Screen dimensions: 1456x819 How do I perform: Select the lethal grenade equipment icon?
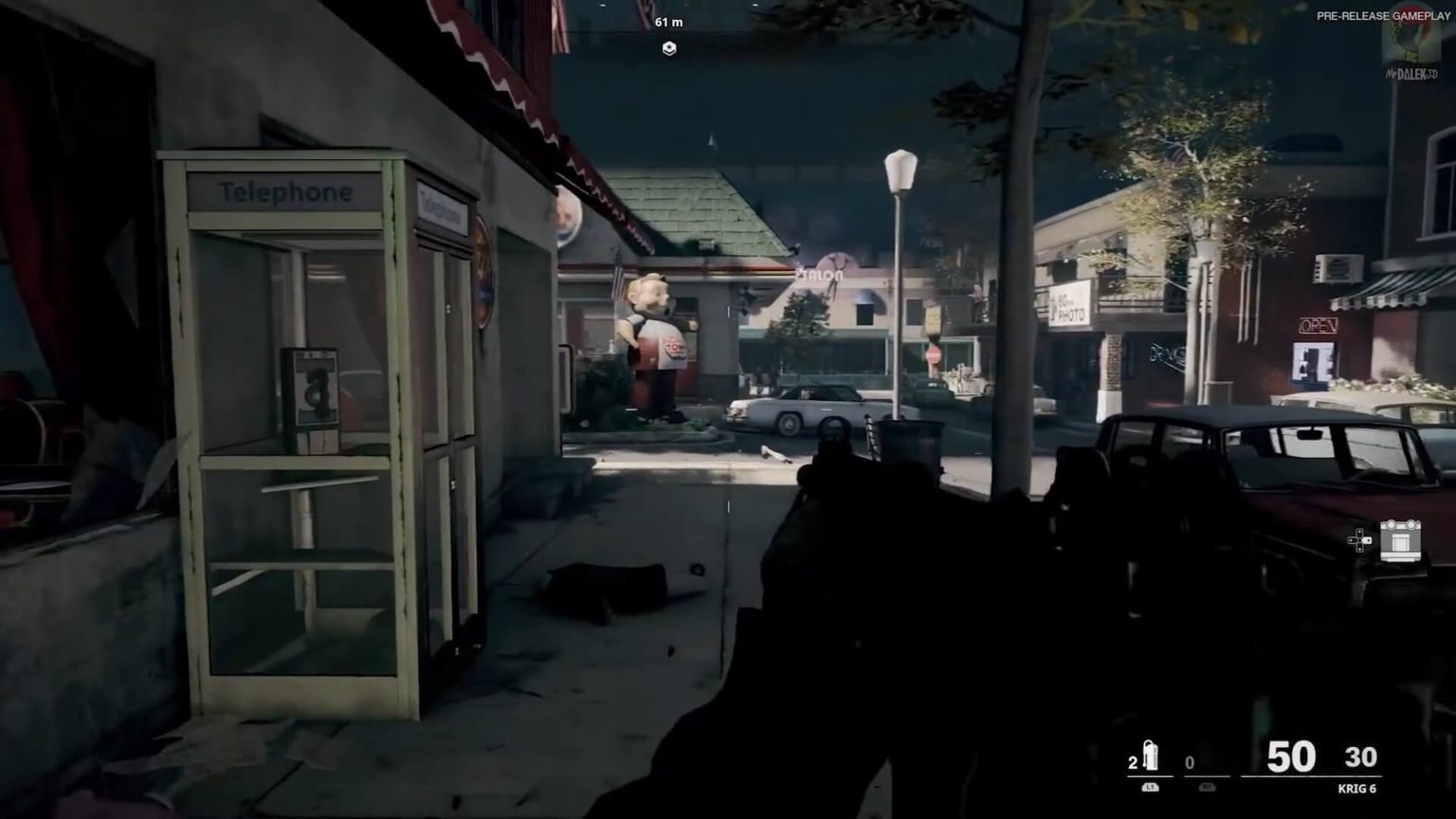click(x=1153, y=756)
